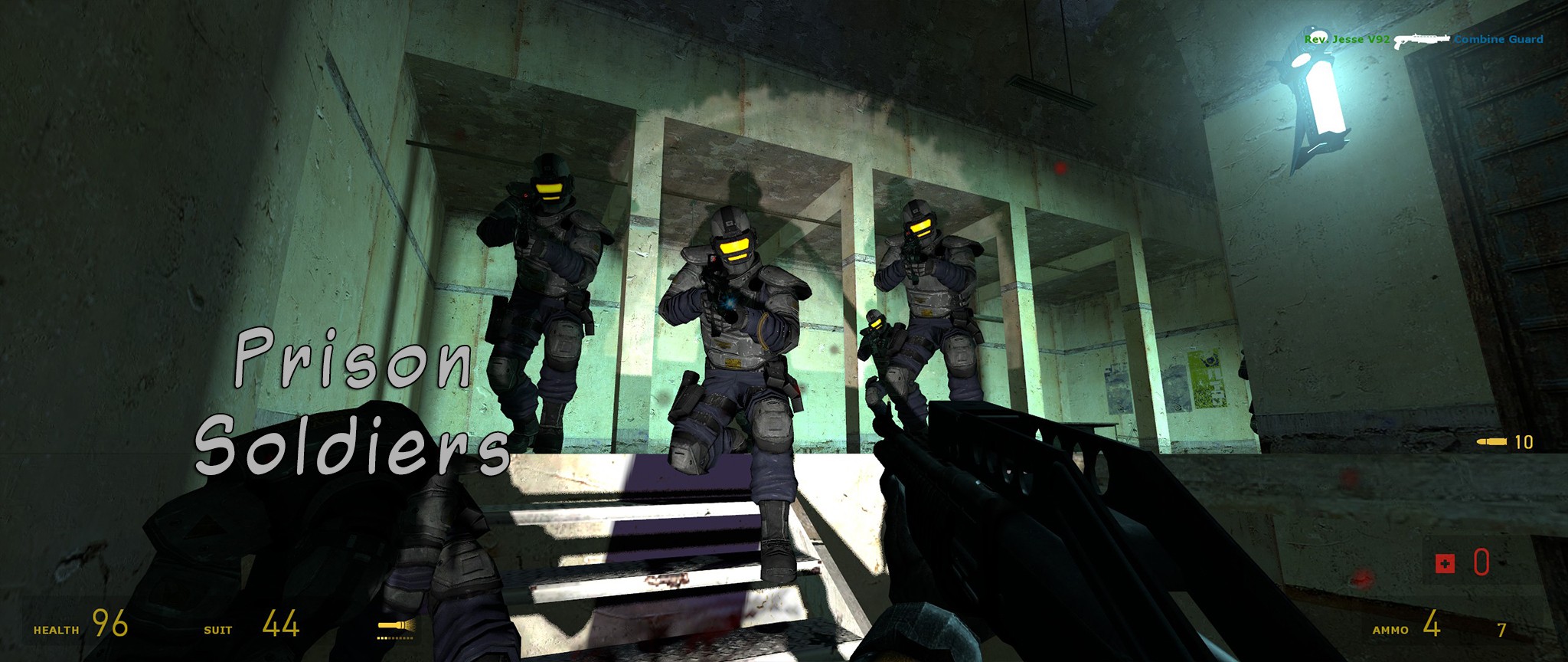The width and height of the screenshot is (1568, 662).
Task: Click the AMMO label in the HUD
Action: (x=1391, y=630)
